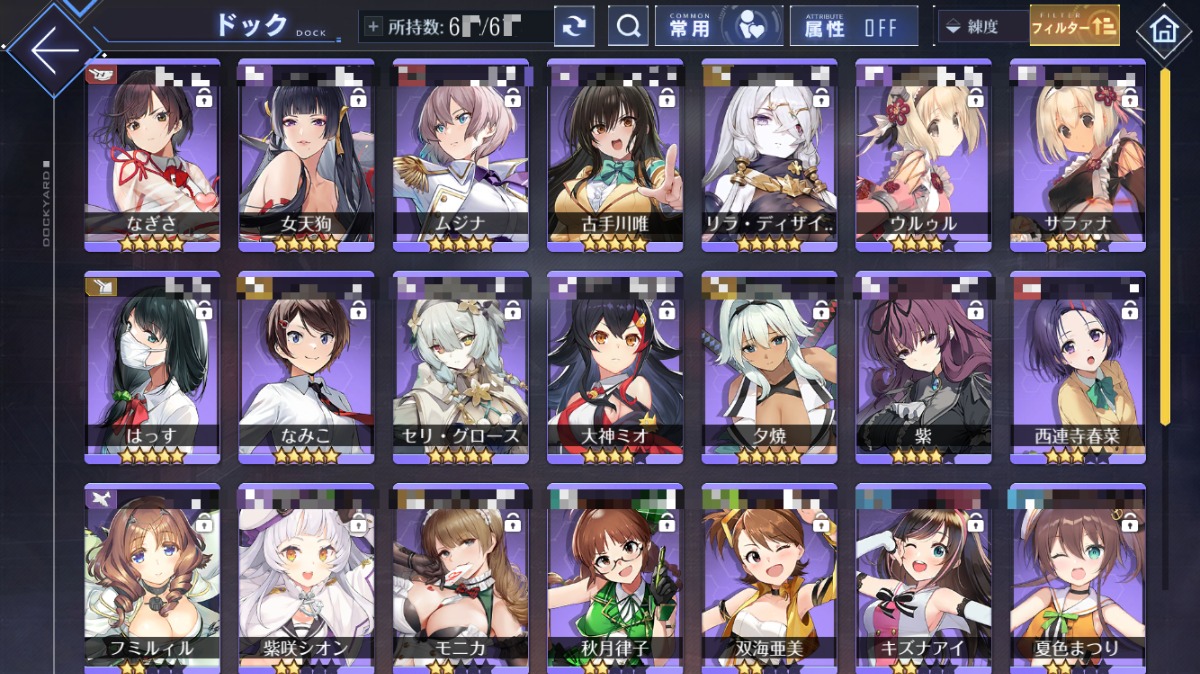Choose the 女天狗 character card
The width and height of the screenshot is (1200, 674).
pyautogui.click(x=306, y=155)
